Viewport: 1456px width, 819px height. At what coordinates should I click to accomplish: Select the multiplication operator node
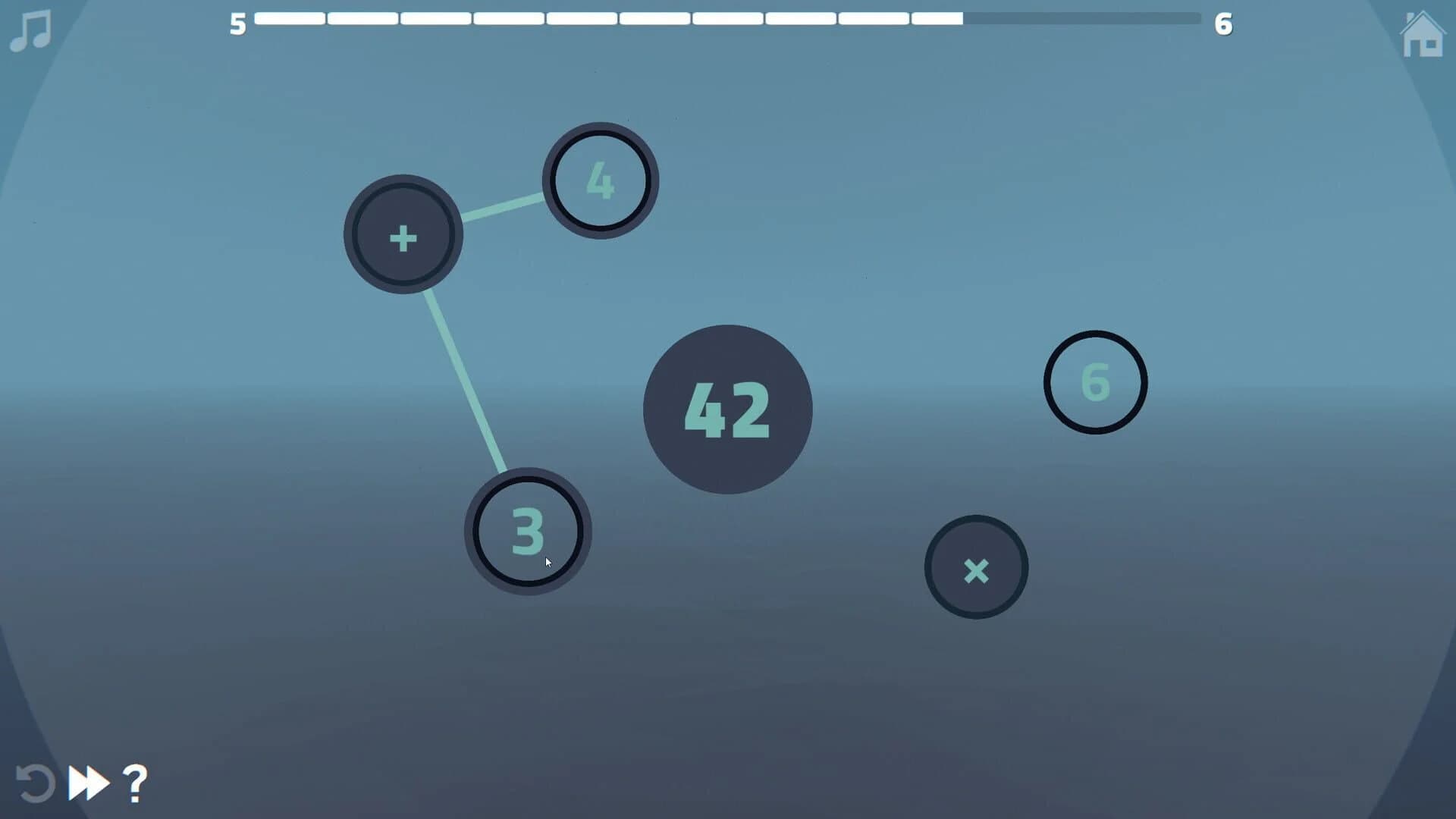(x=976, y=567)
